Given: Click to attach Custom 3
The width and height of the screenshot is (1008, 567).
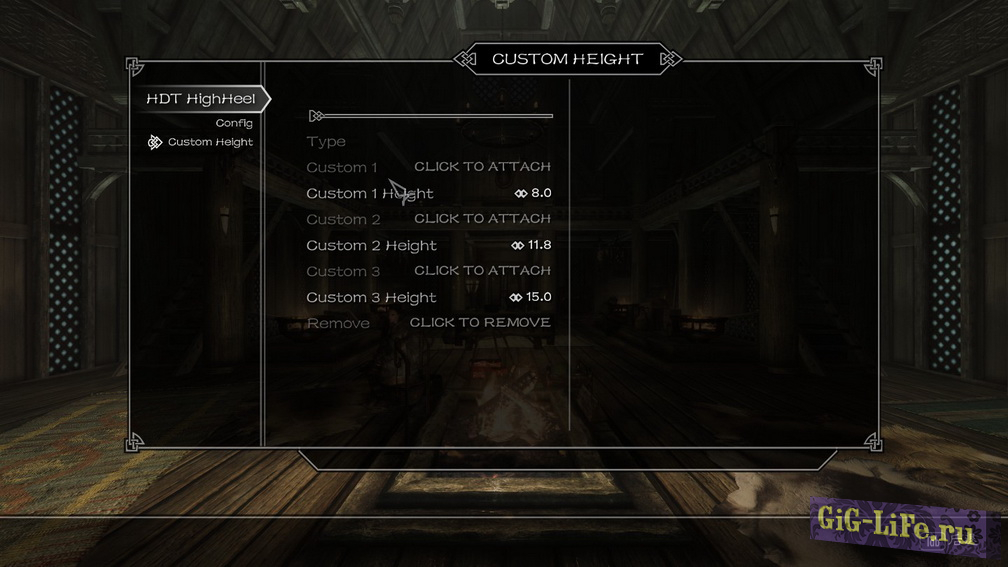Looking at the screenshot, I should pyautogui.click(x=482, y=271).
